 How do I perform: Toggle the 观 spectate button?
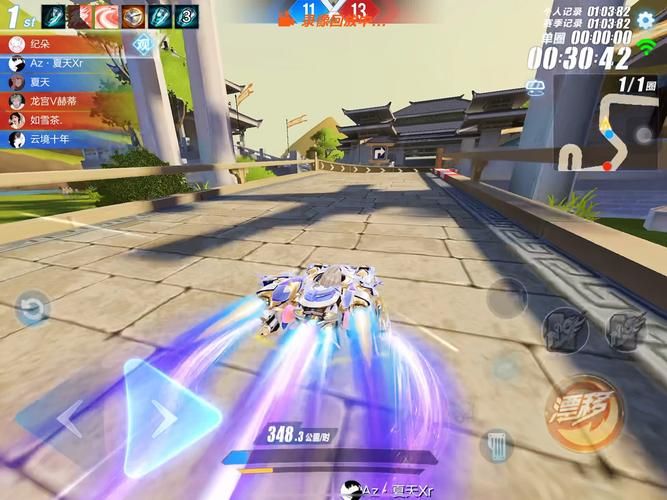coord(144,43)
